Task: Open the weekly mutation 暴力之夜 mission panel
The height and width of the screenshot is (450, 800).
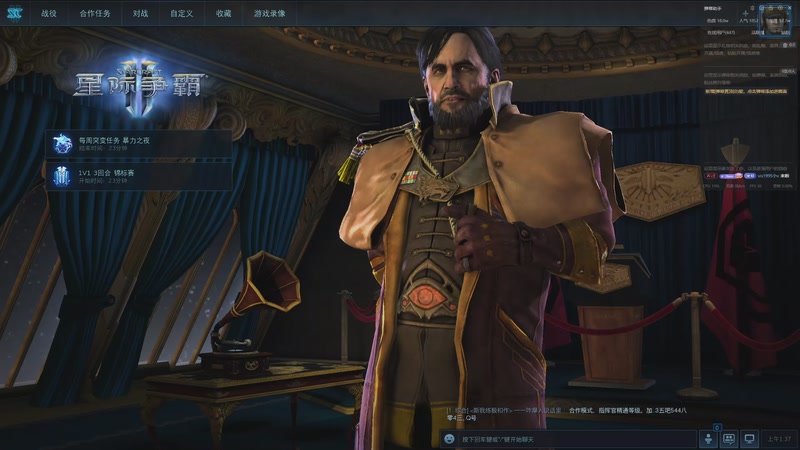Action: click(140, 144)
